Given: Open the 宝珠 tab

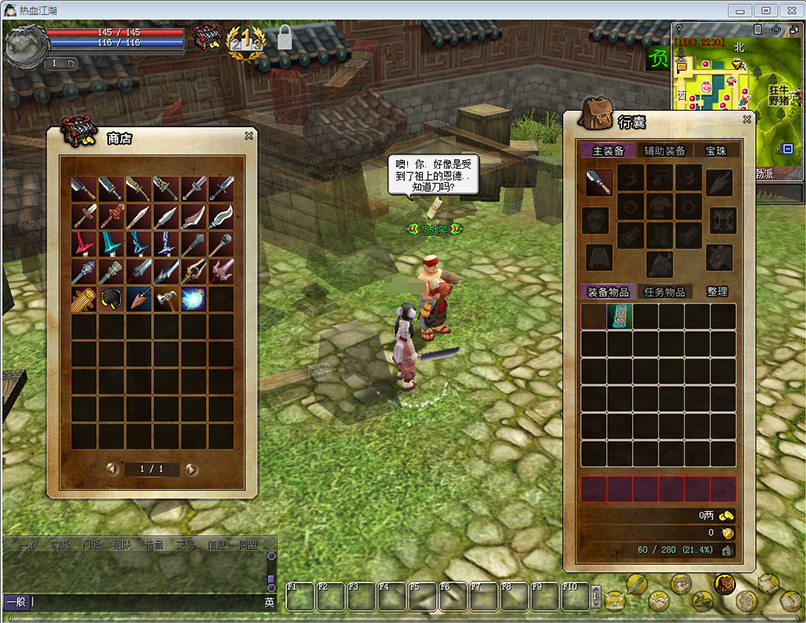Looking at the screenshot, I should click(716, 151).
